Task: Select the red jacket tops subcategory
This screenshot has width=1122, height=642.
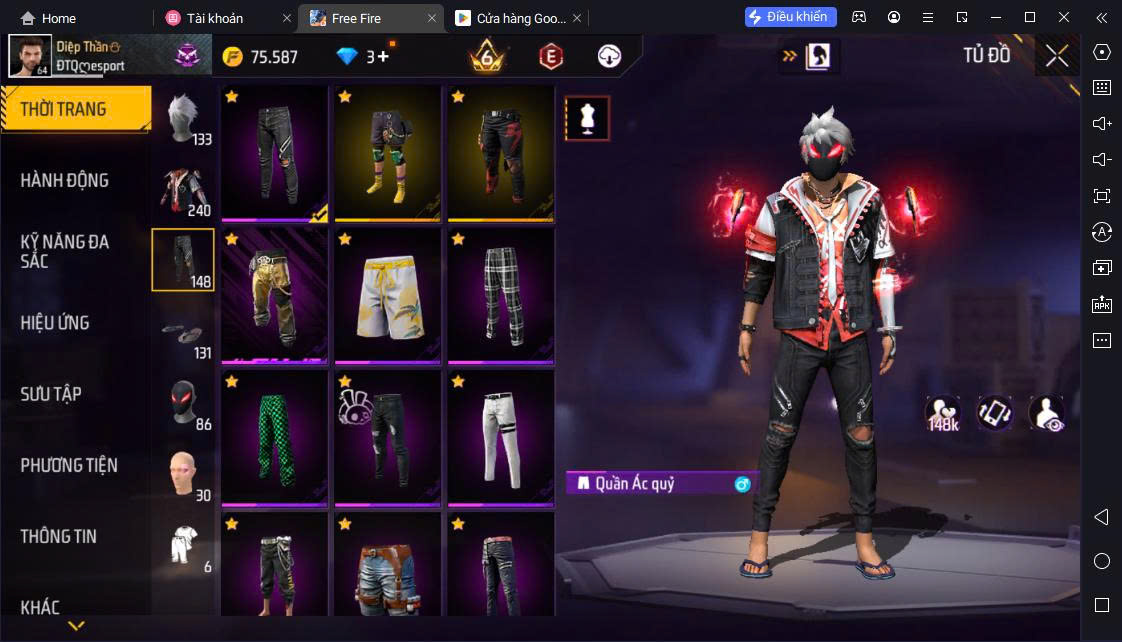Action: click(x=184, y=191)
